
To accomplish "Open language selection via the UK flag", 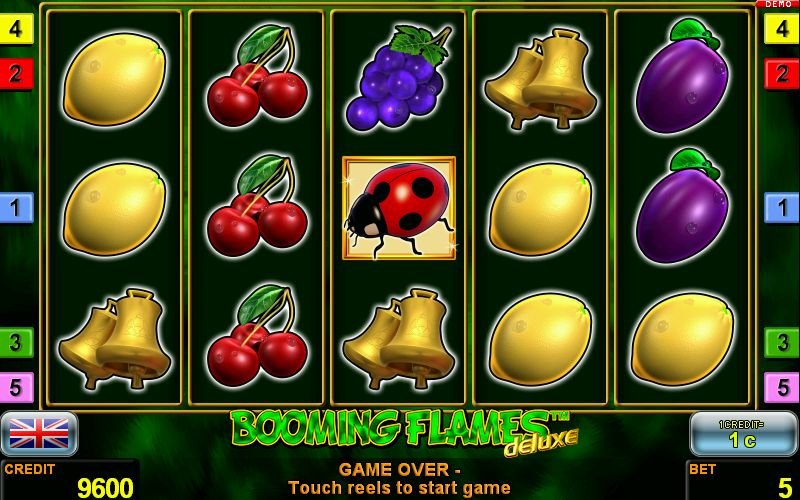I will 39,433.
